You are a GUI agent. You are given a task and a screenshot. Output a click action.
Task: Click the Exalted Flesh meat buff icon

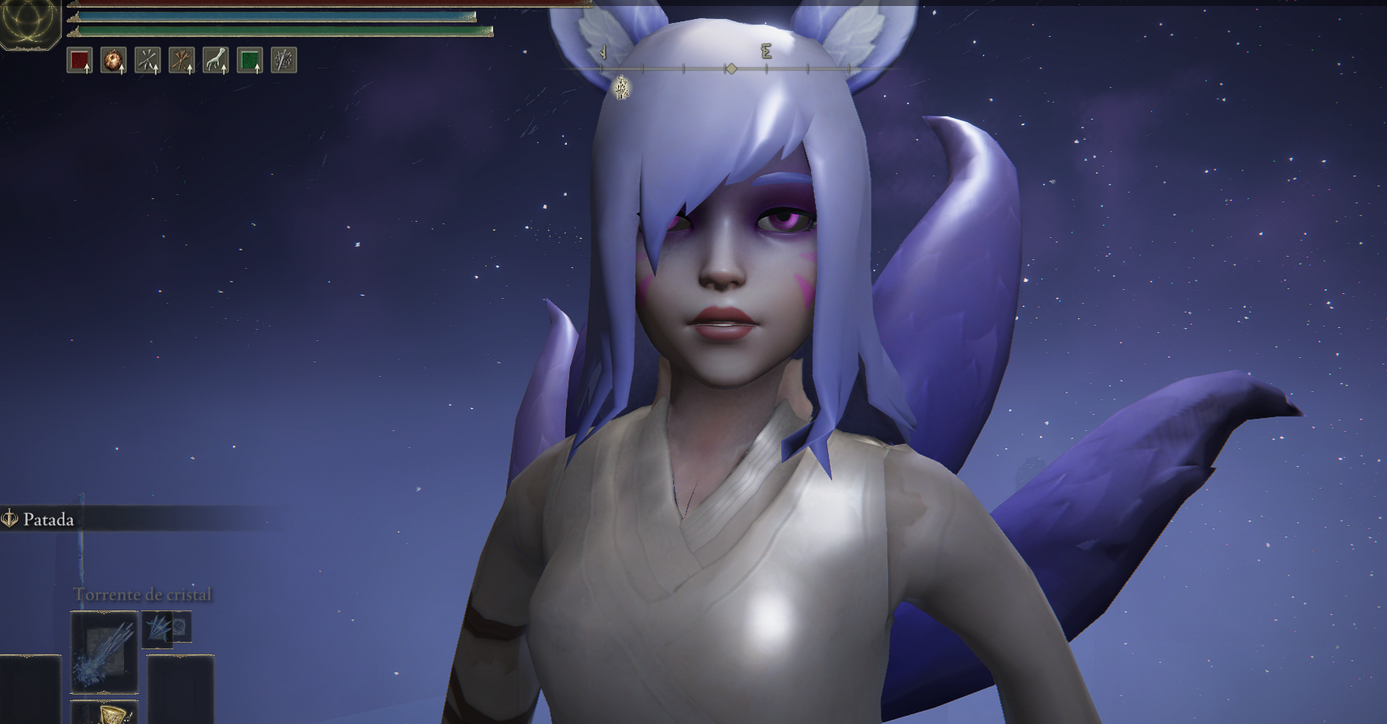coord(112,60)
